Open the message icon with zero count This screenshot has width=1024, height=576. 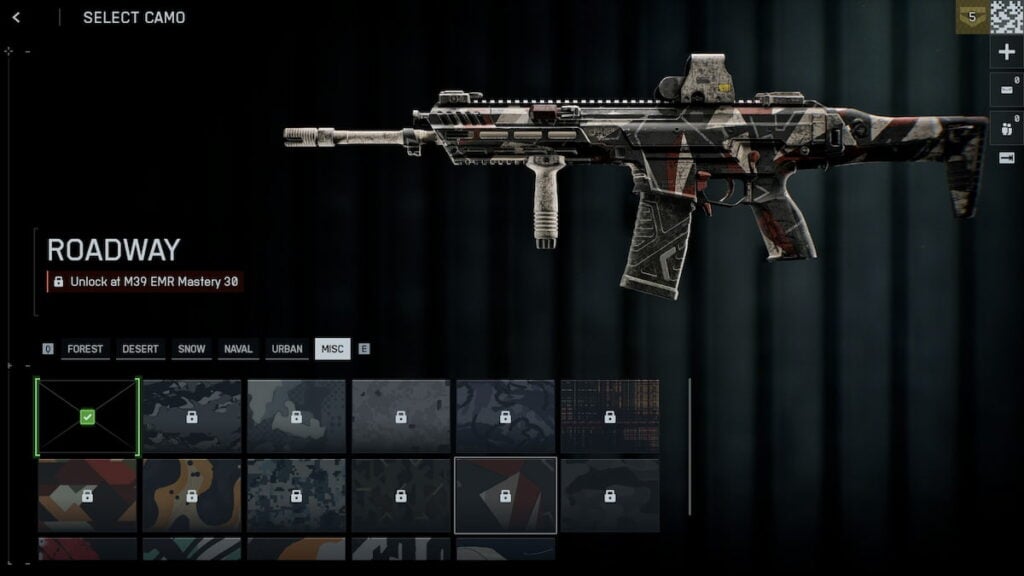tap(1006, 89)
